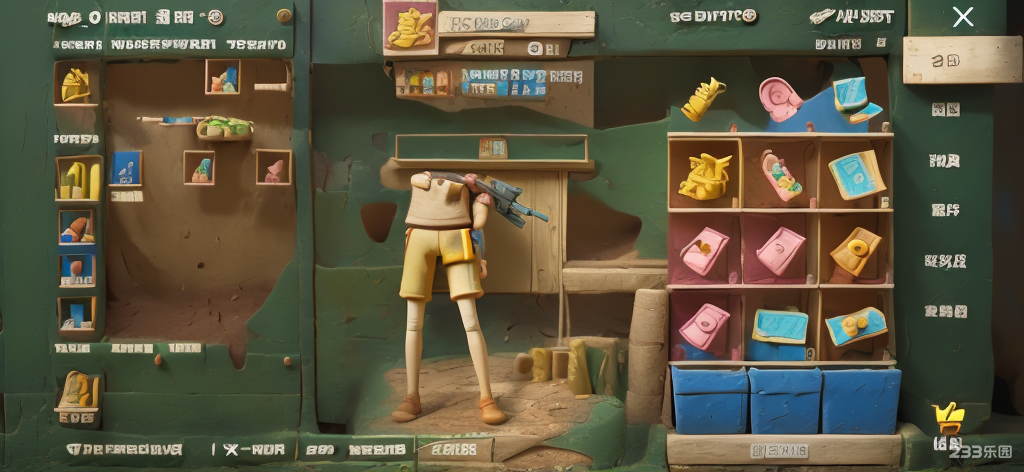Close the inventory screen with the X
Screen dimensions: 1024x472
tap(962, 17)
